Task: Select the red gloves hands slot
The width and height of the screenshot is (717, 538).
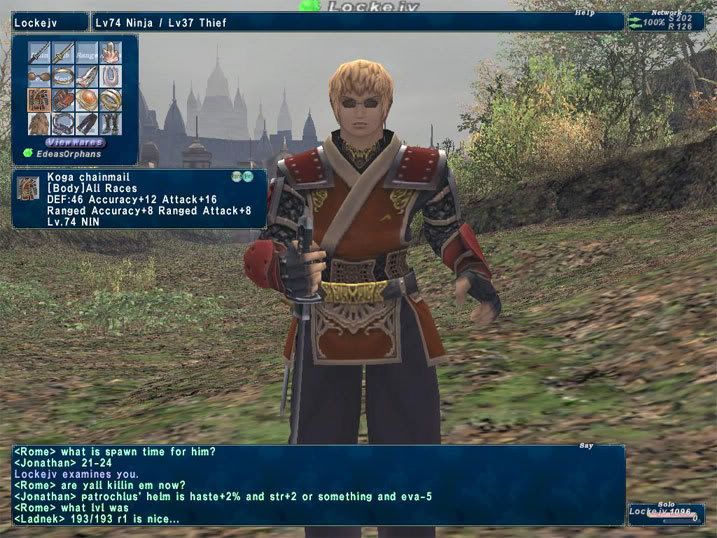Action: point(63,100)
